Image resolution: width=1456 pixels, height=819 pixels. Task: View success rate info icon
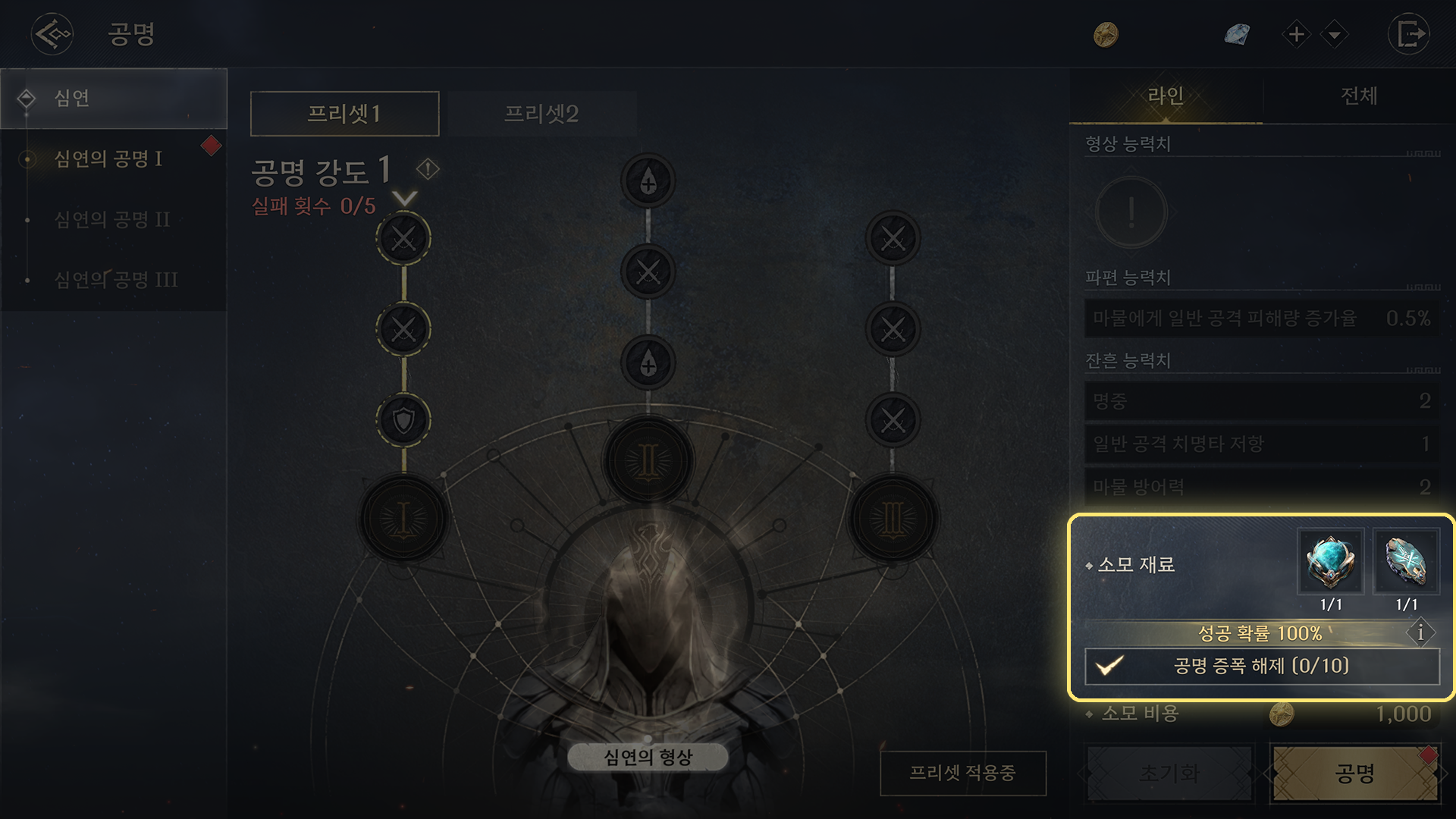1420,632
